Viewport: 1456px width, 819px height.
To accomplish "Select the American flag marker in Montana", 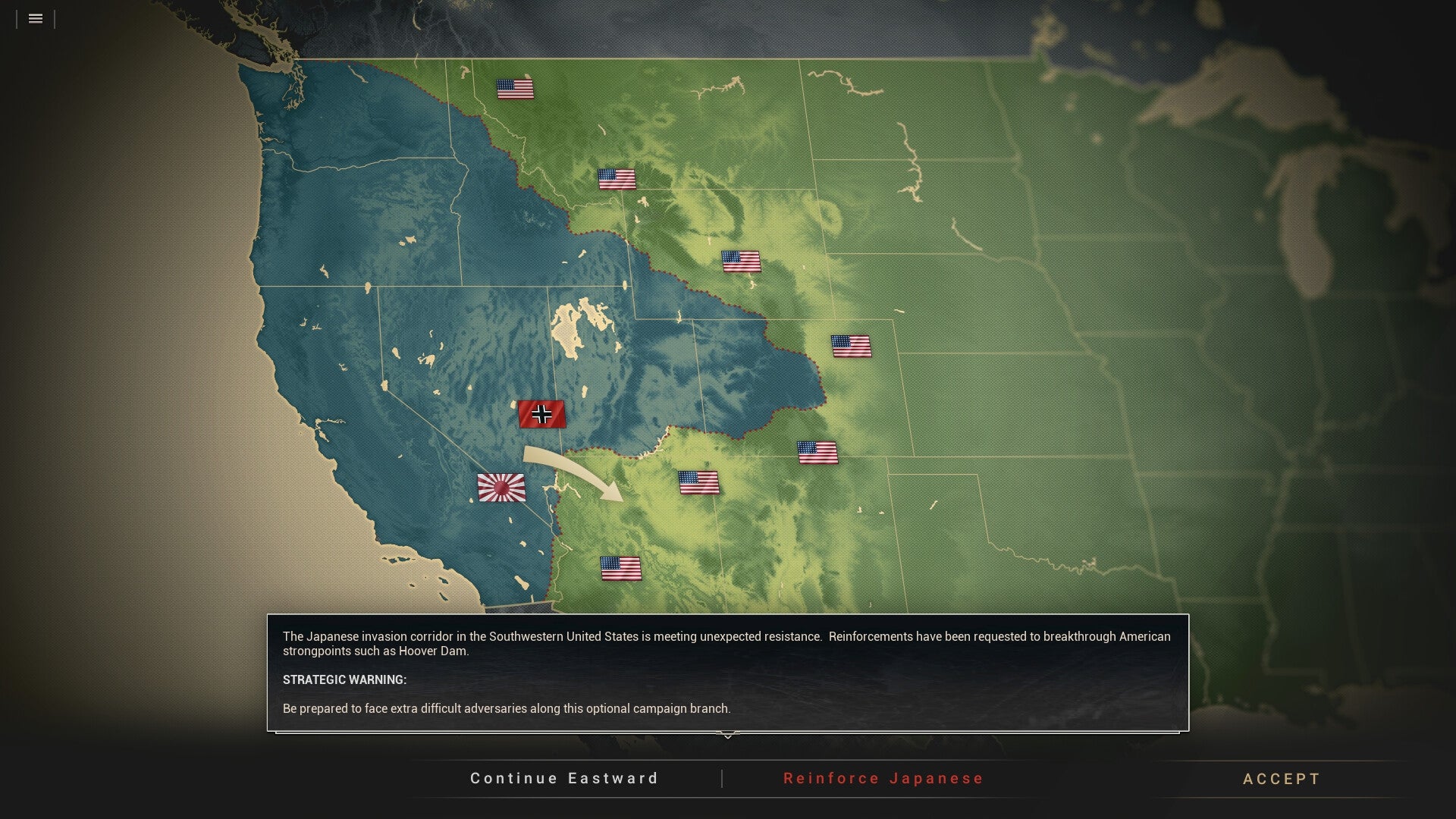I will click(x=617, y=180).
